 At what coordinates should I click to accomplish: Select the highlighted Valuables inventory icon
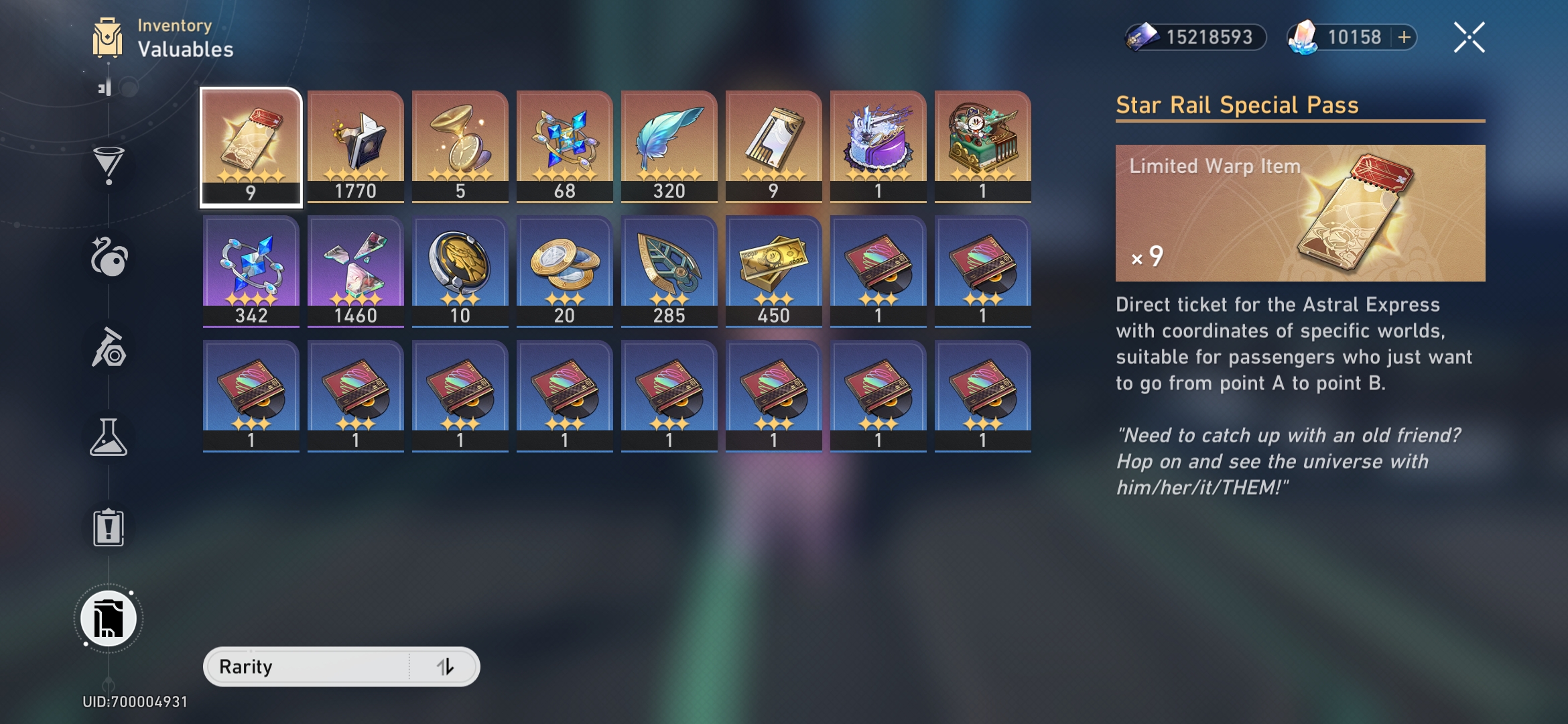109,617
